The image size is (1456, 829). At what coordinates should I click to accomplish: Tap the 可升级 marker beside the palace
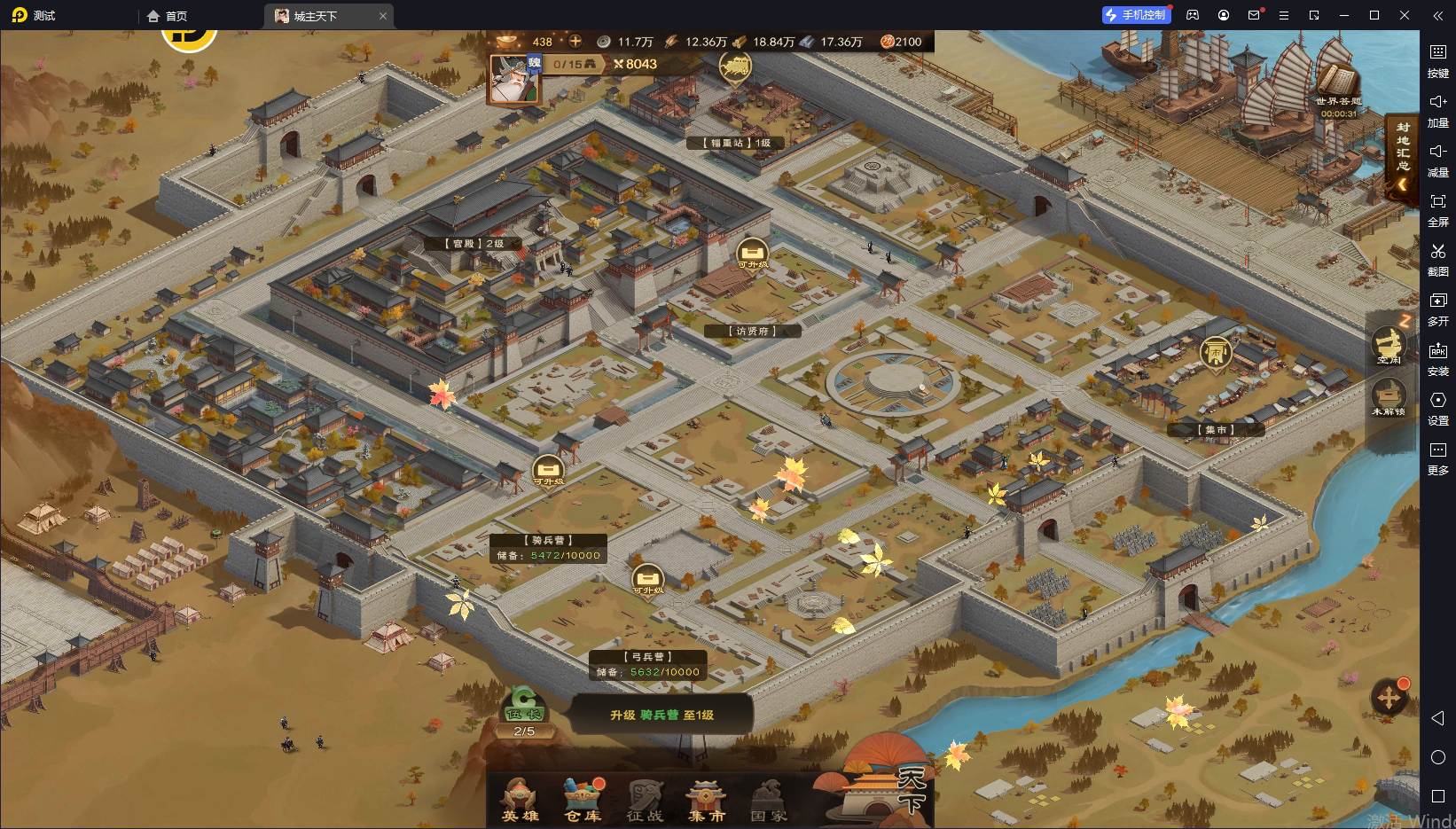tap(752, 254)
